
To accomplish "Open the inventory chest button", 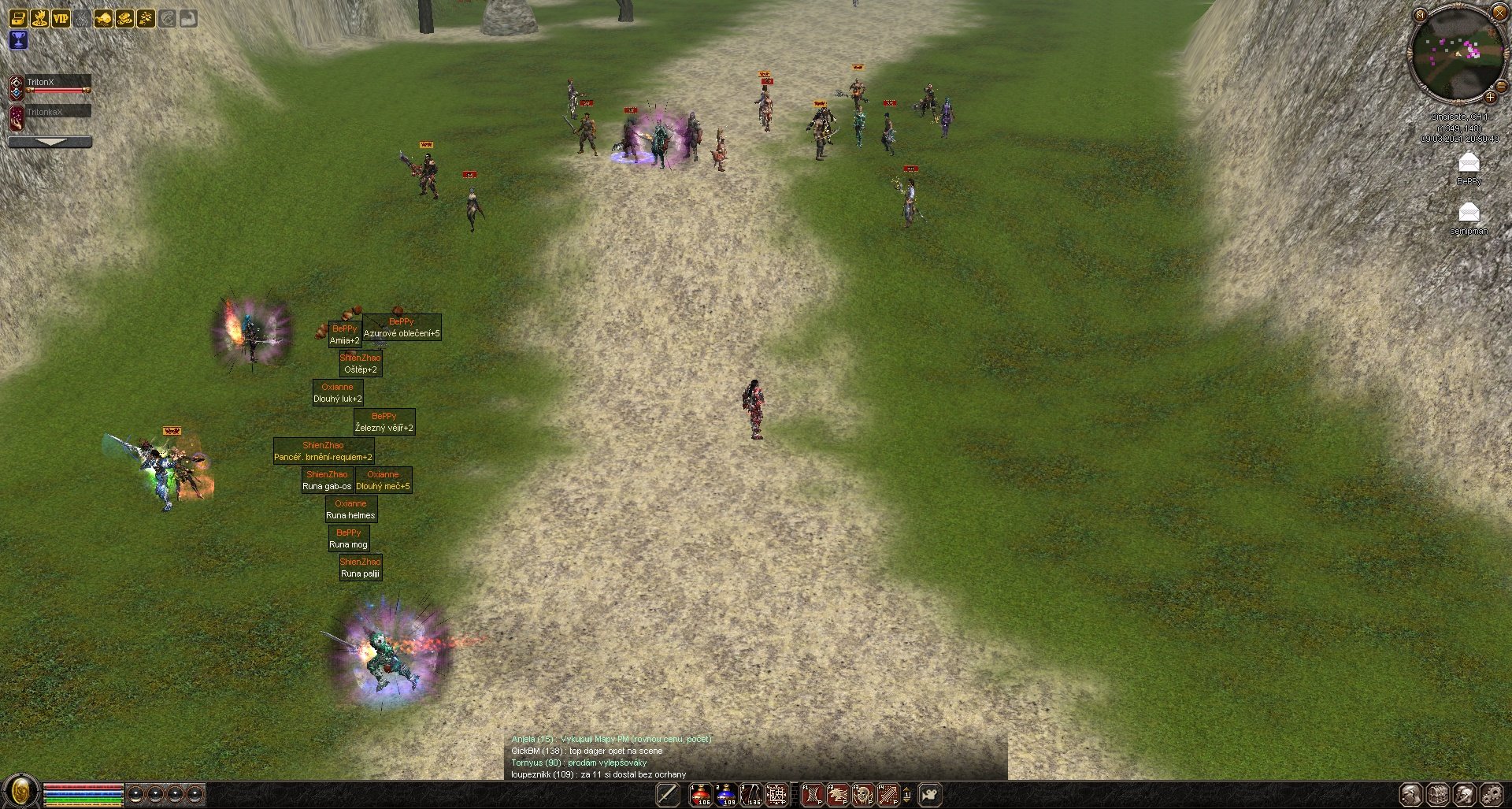I will tap(1438, 794).
